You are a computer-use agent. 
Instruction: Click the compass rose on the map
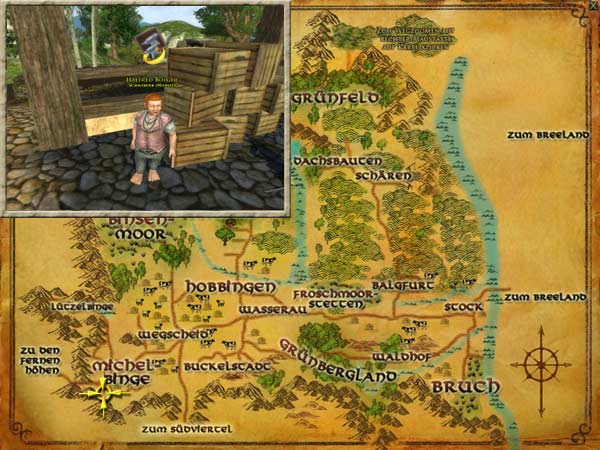540,364
